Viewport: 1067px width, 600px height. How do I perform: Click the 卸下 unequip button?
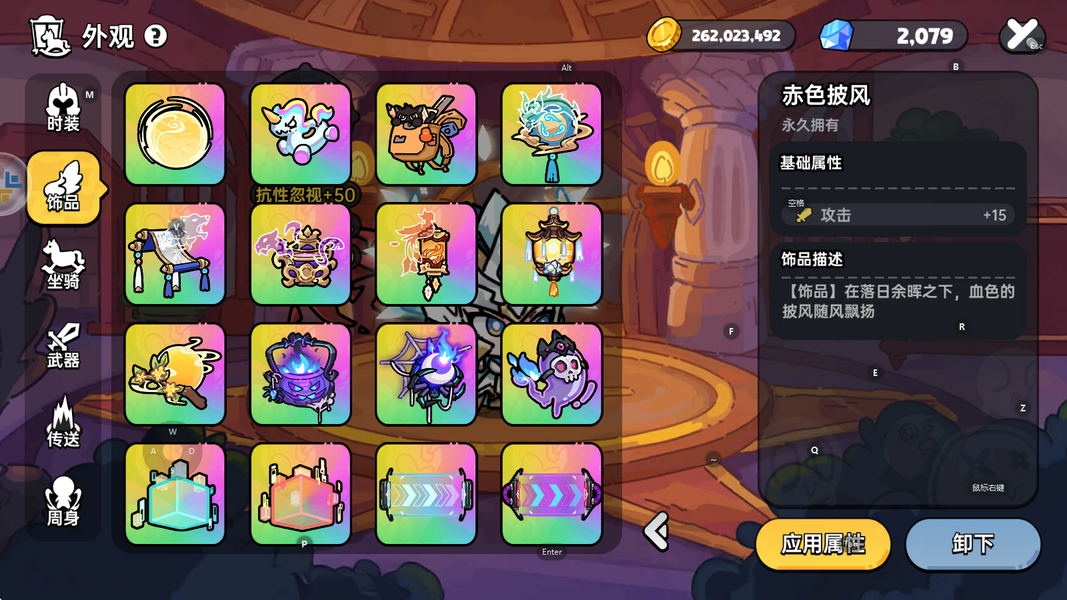[972, 544]
